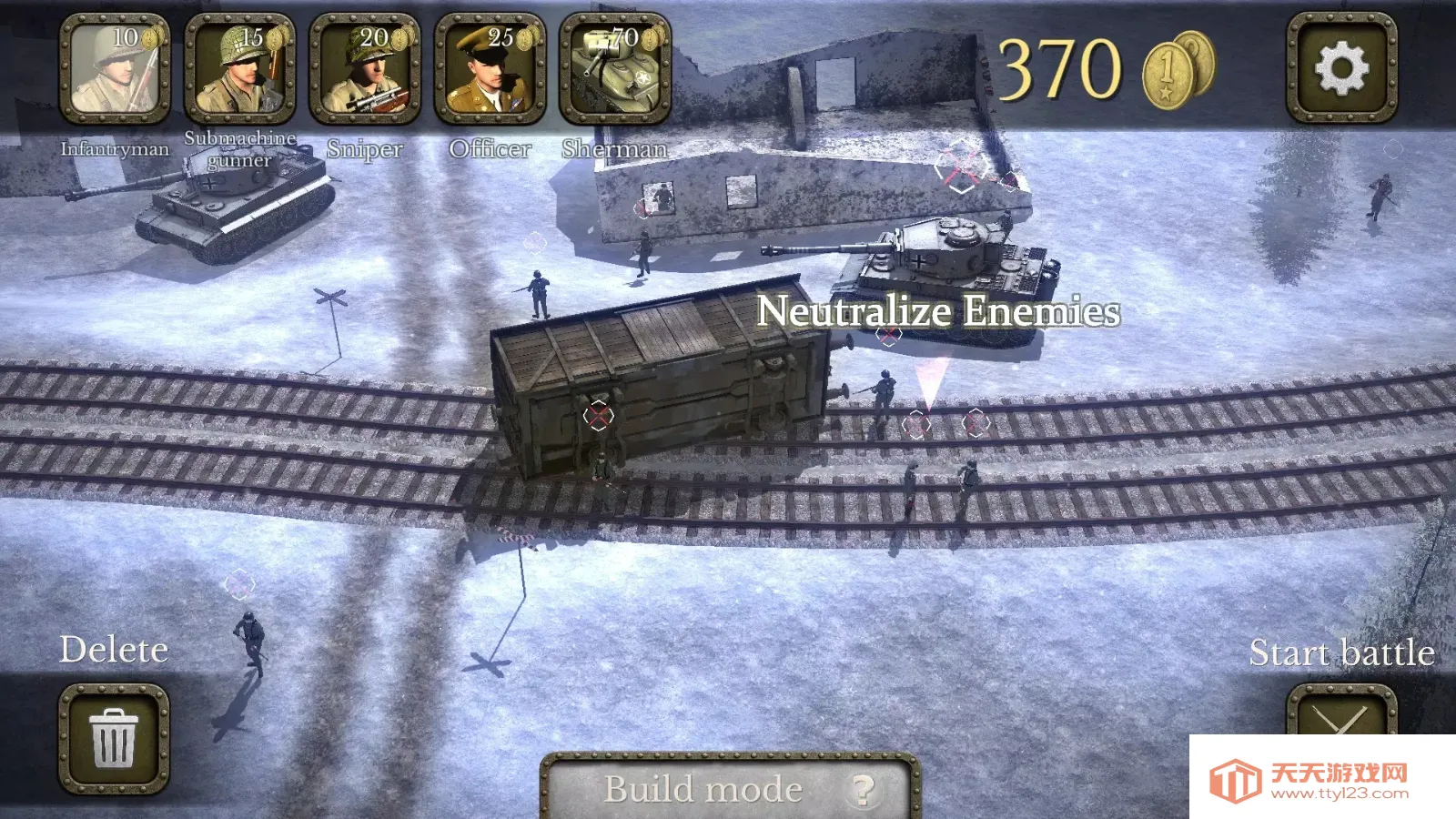Click the Delete trash can button
This screenshot has height=819, width=1456.
point(115,738)
